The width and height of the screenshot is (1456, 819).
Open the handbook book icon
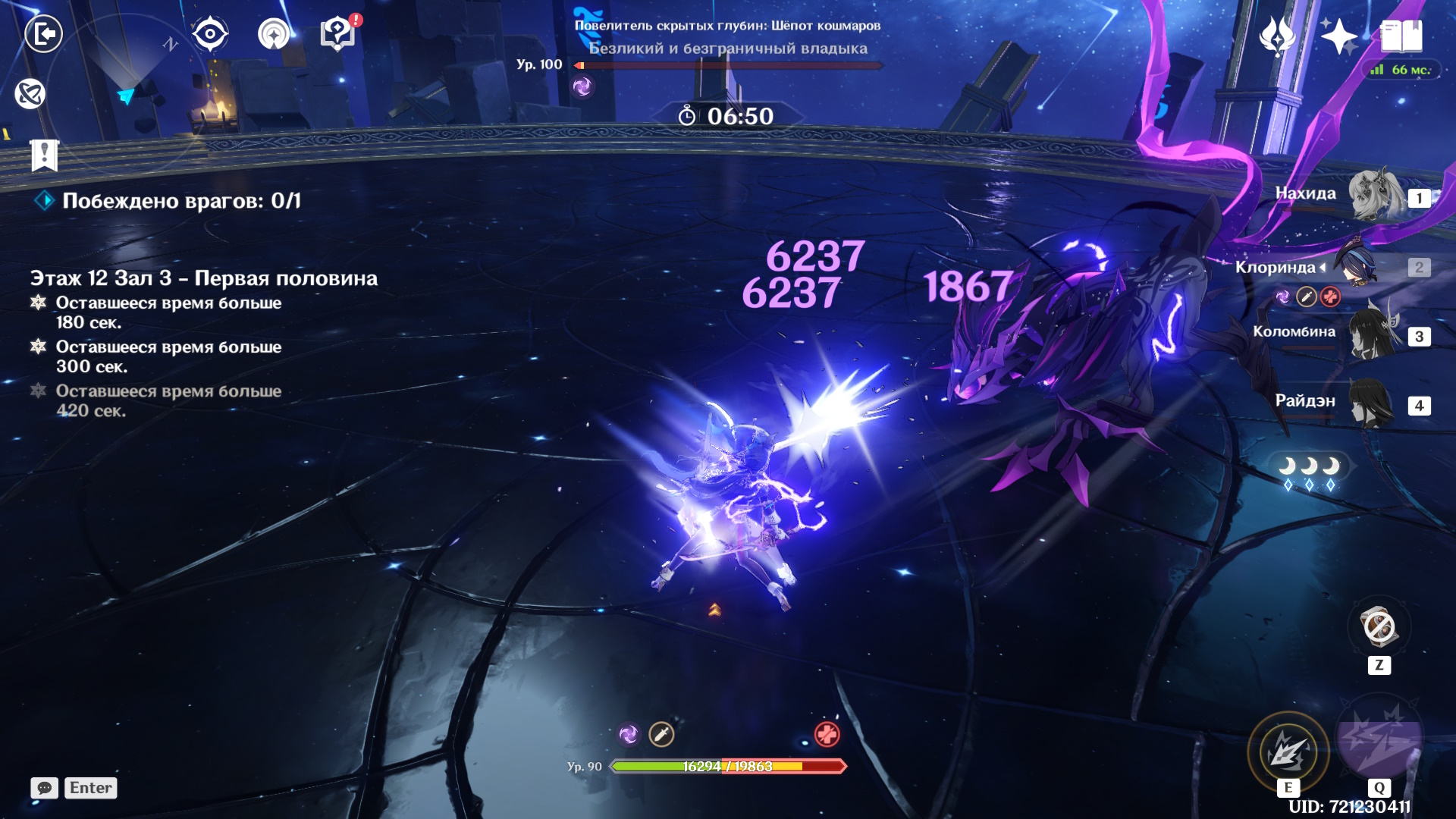click(x=1401, y=36)
